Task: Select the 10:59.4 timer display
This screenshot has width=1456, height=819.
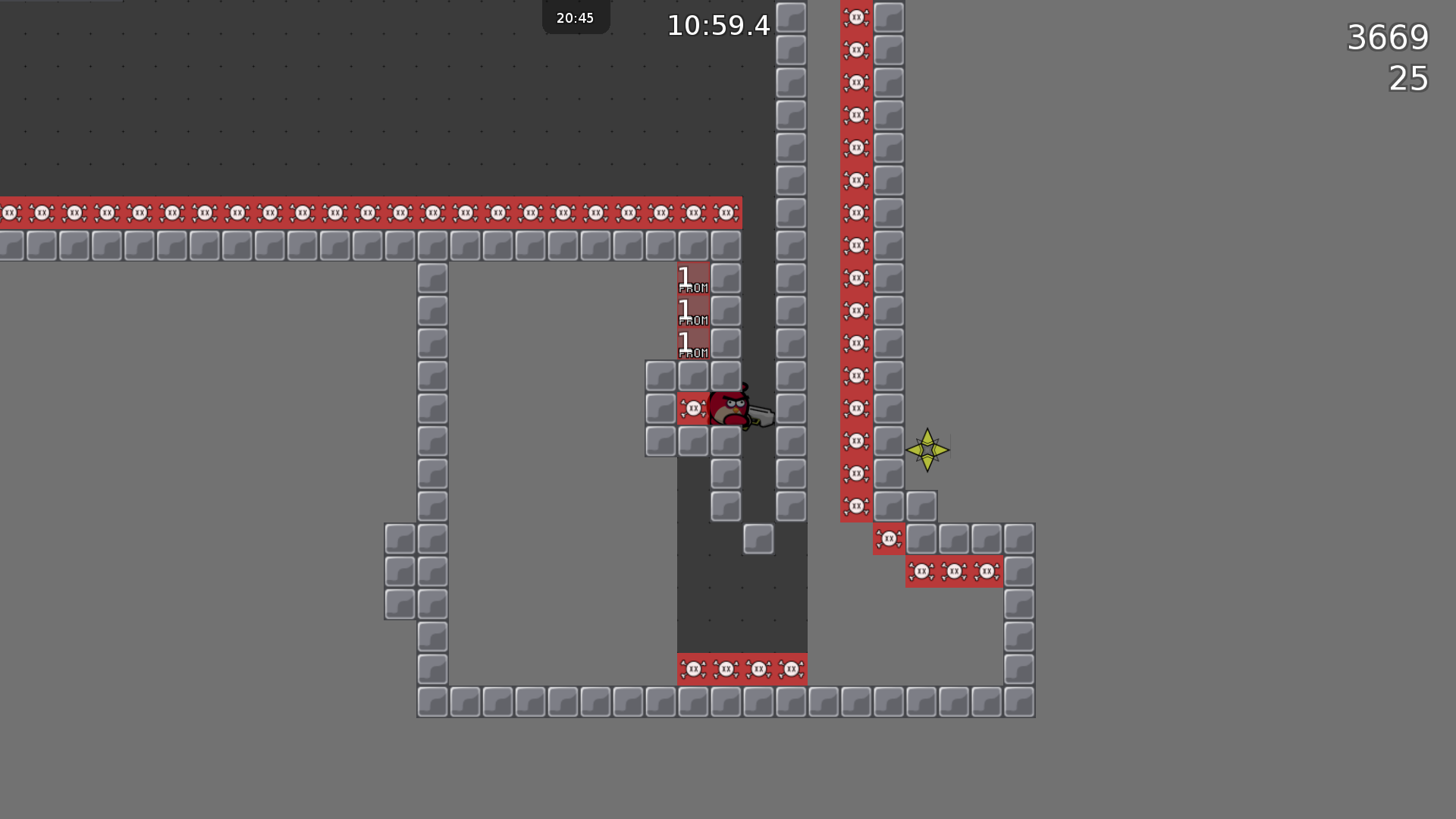Action: coord(717,25)
